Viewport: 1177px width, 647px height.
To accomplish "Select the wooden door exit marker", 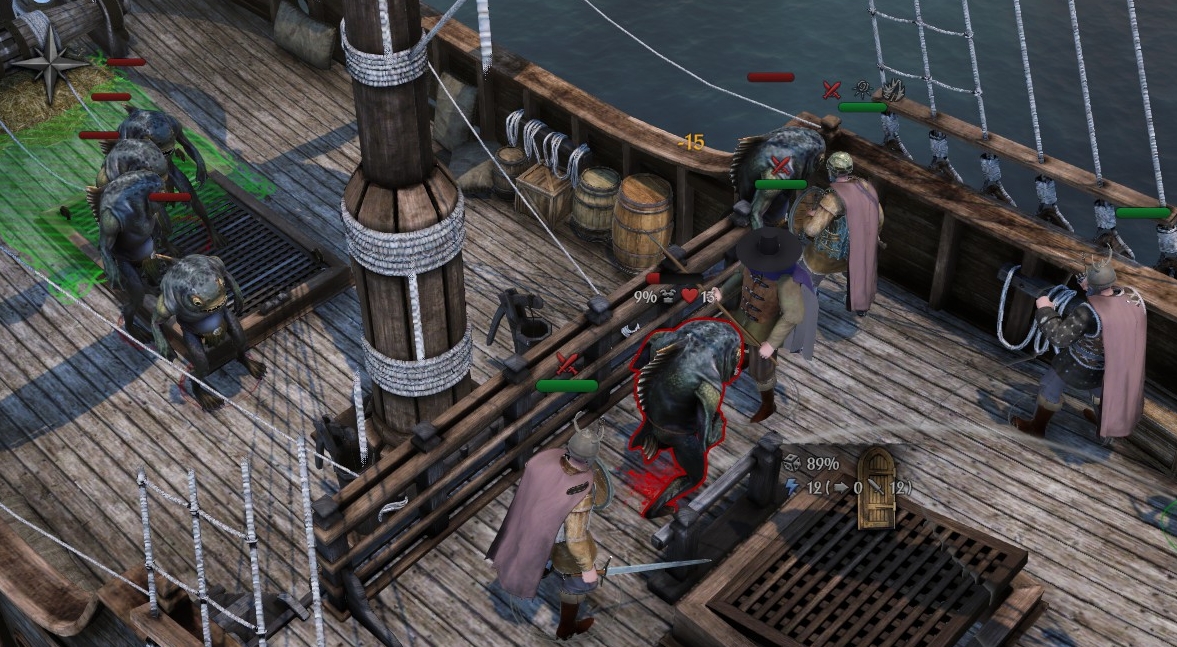I will [876, 489].
